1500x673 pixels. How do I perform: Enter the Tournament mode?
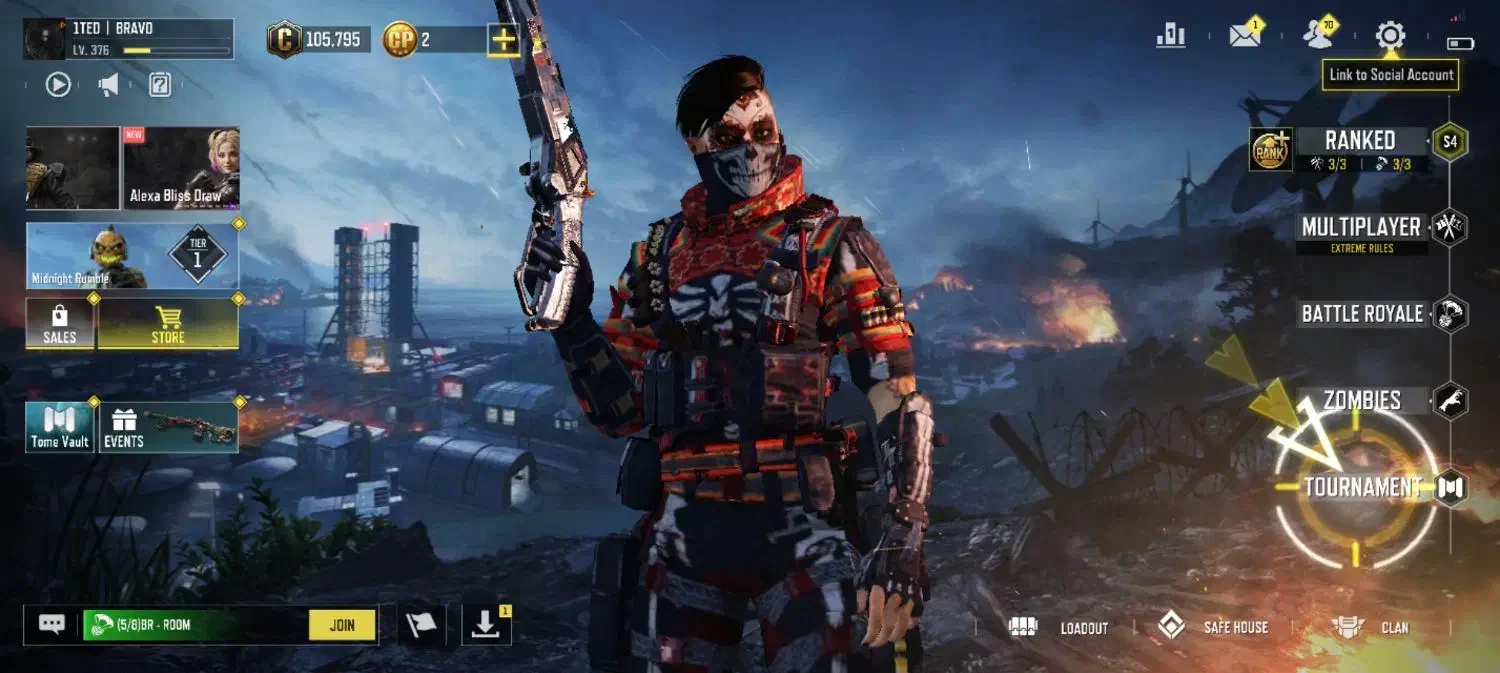click(x=1362, y=487)
